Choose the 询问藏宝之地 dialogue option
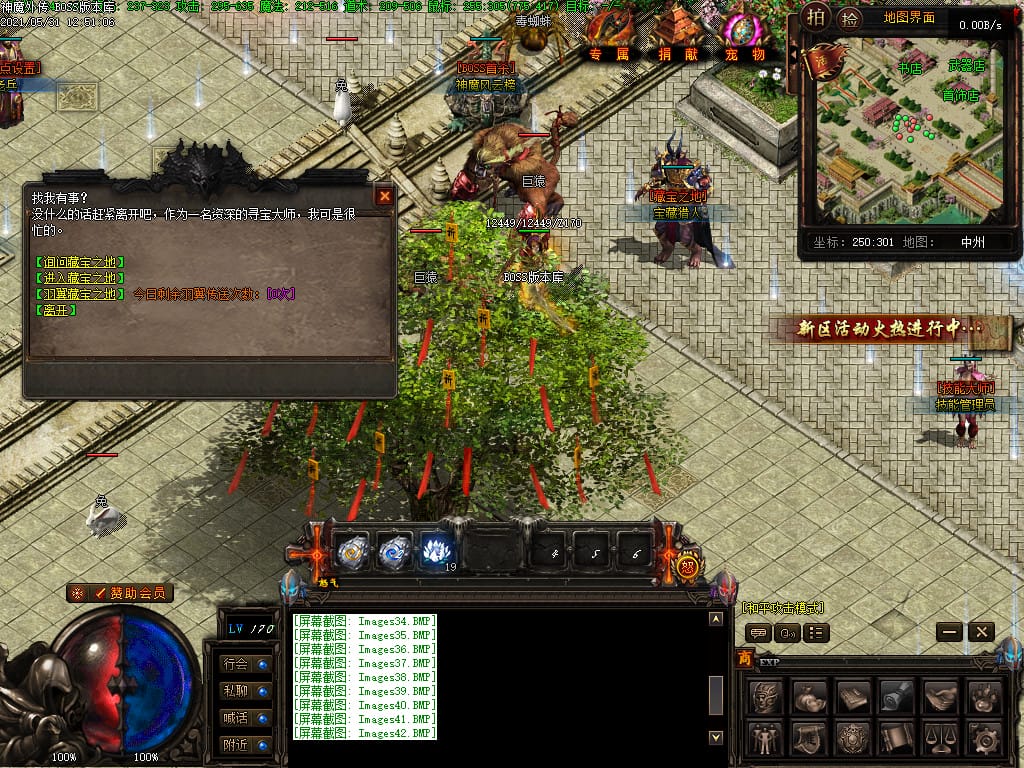The image size is (1024, 768). point(79,262)
